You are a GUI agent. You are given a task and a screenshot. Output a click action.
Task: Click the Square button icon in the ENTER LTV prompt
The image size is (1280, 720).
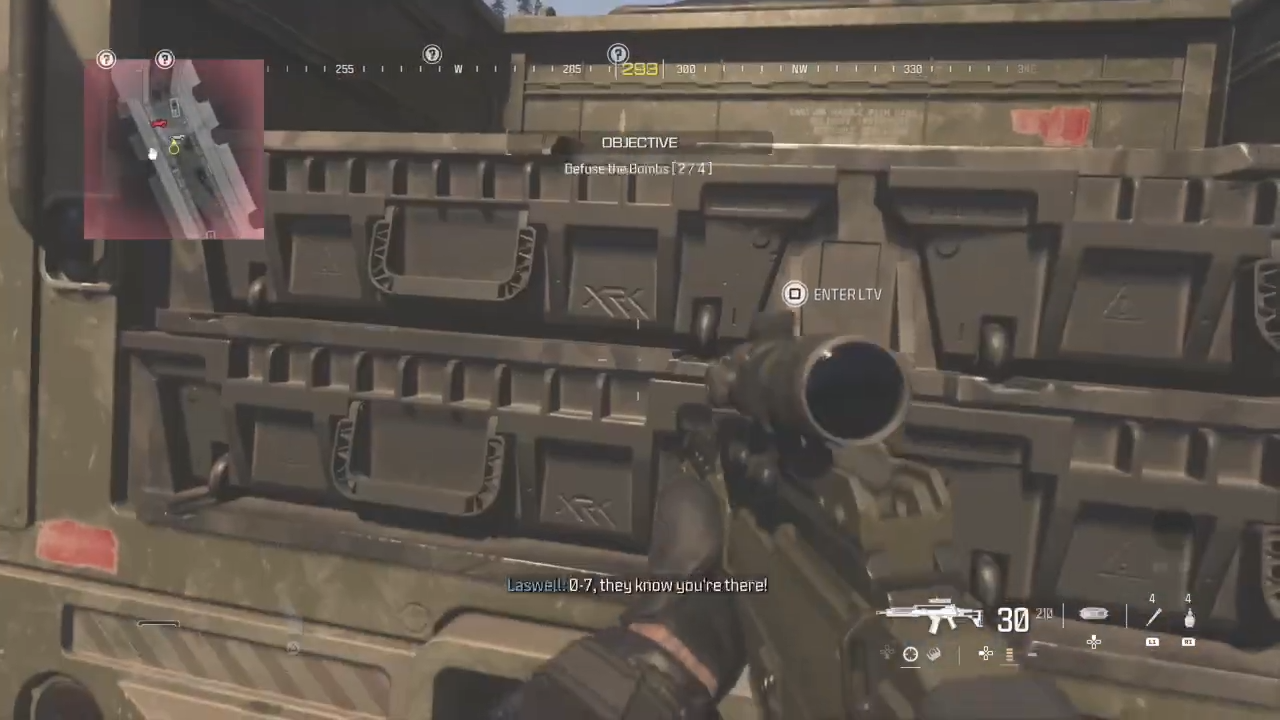coord(795,294)
